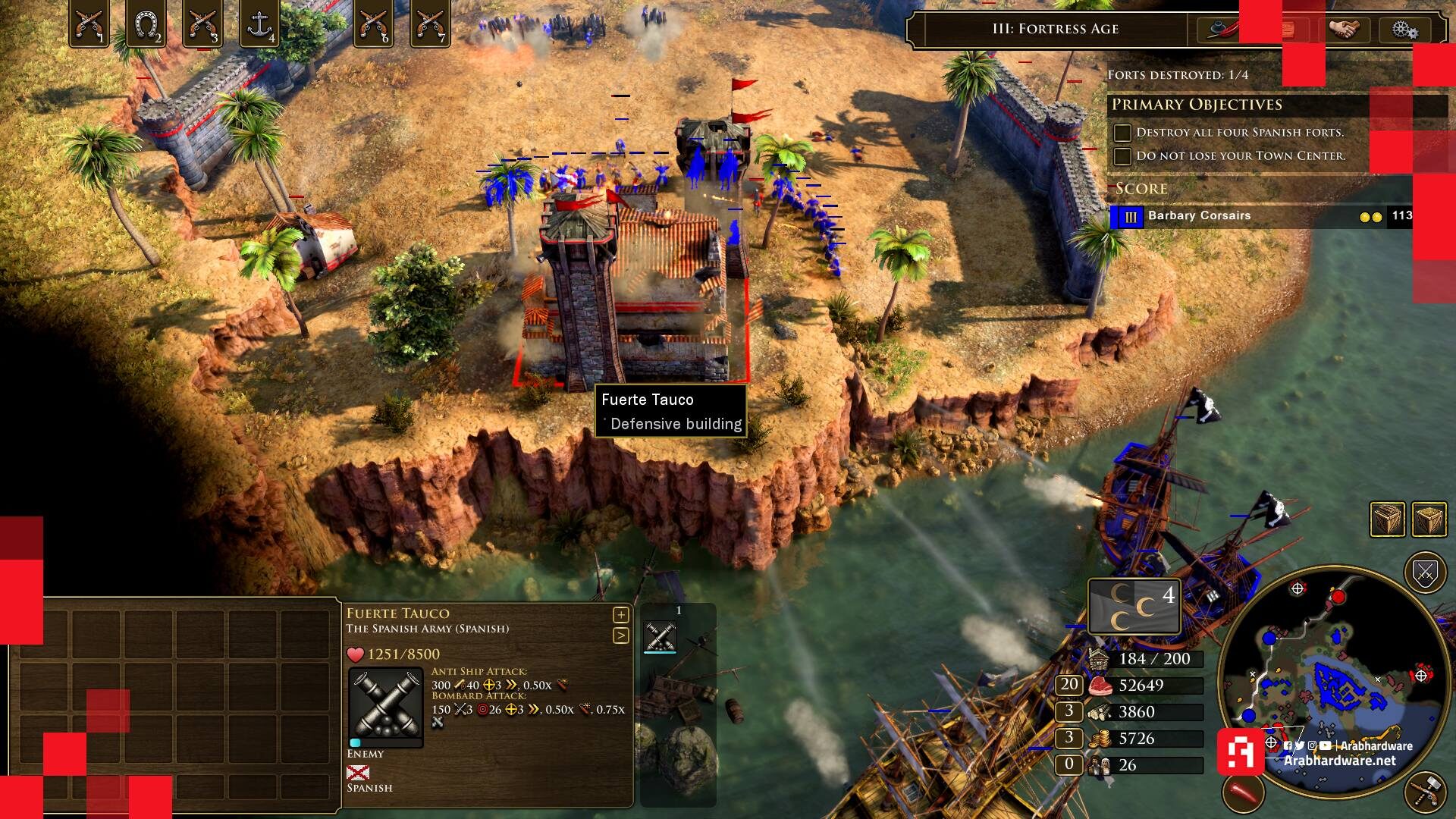Viewport: 1456px width, 819px height.
Task: Toggle the Do not lose Town Center objective
Action: [1122, 156]
